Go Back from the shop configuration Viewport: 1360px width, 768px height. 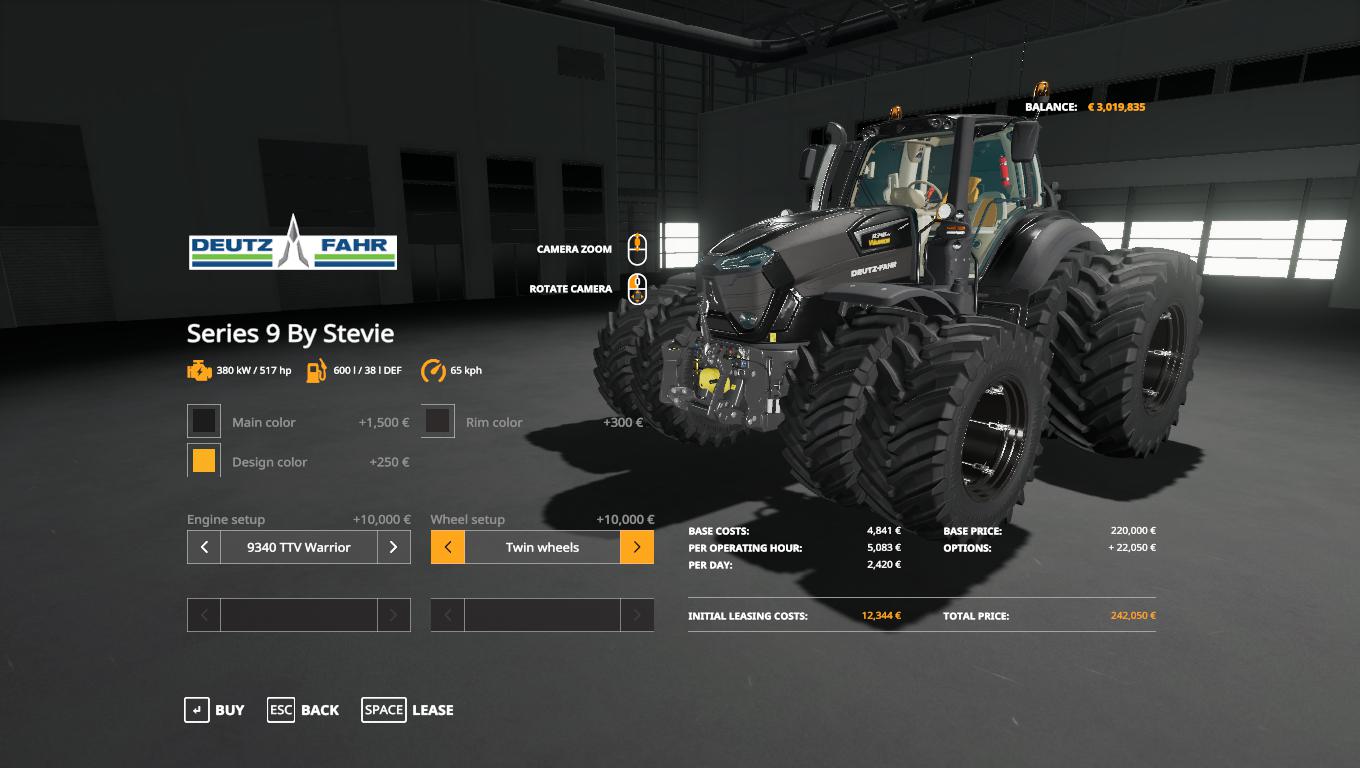(x=303, y=710)
